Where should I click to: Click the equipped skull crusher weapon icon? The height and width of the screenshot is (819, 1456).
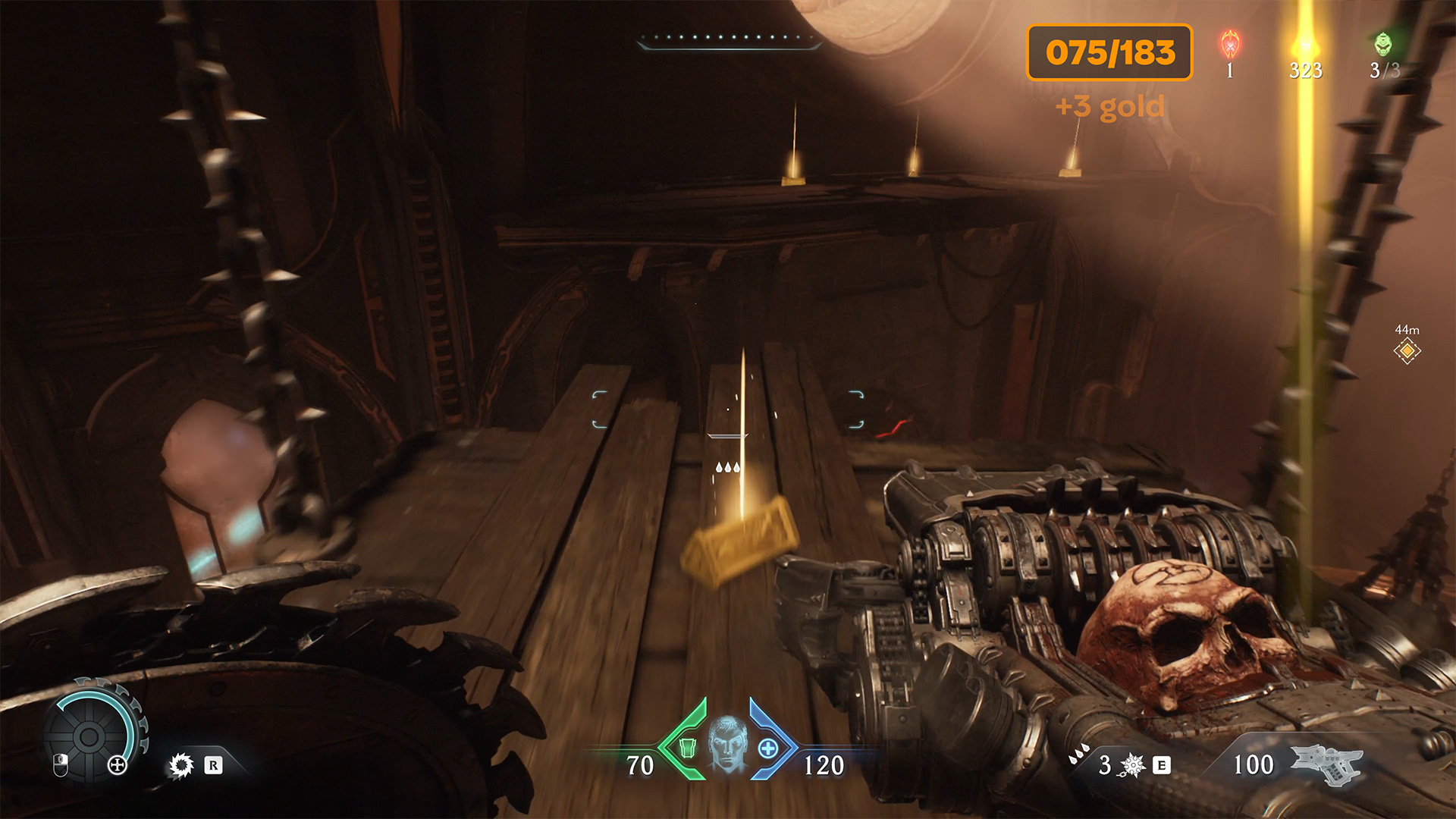[1327, 762]
